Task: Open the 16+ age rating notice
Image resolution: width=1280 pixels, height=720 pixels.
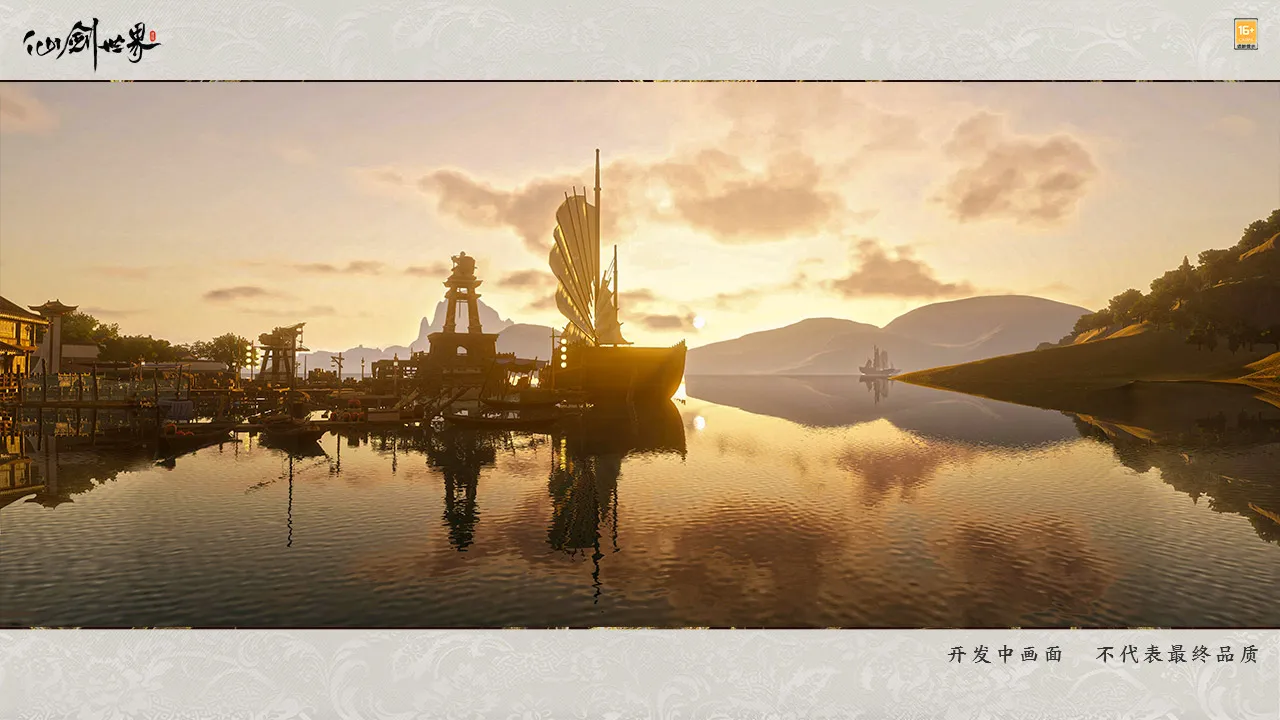Action: (1245, 34)
